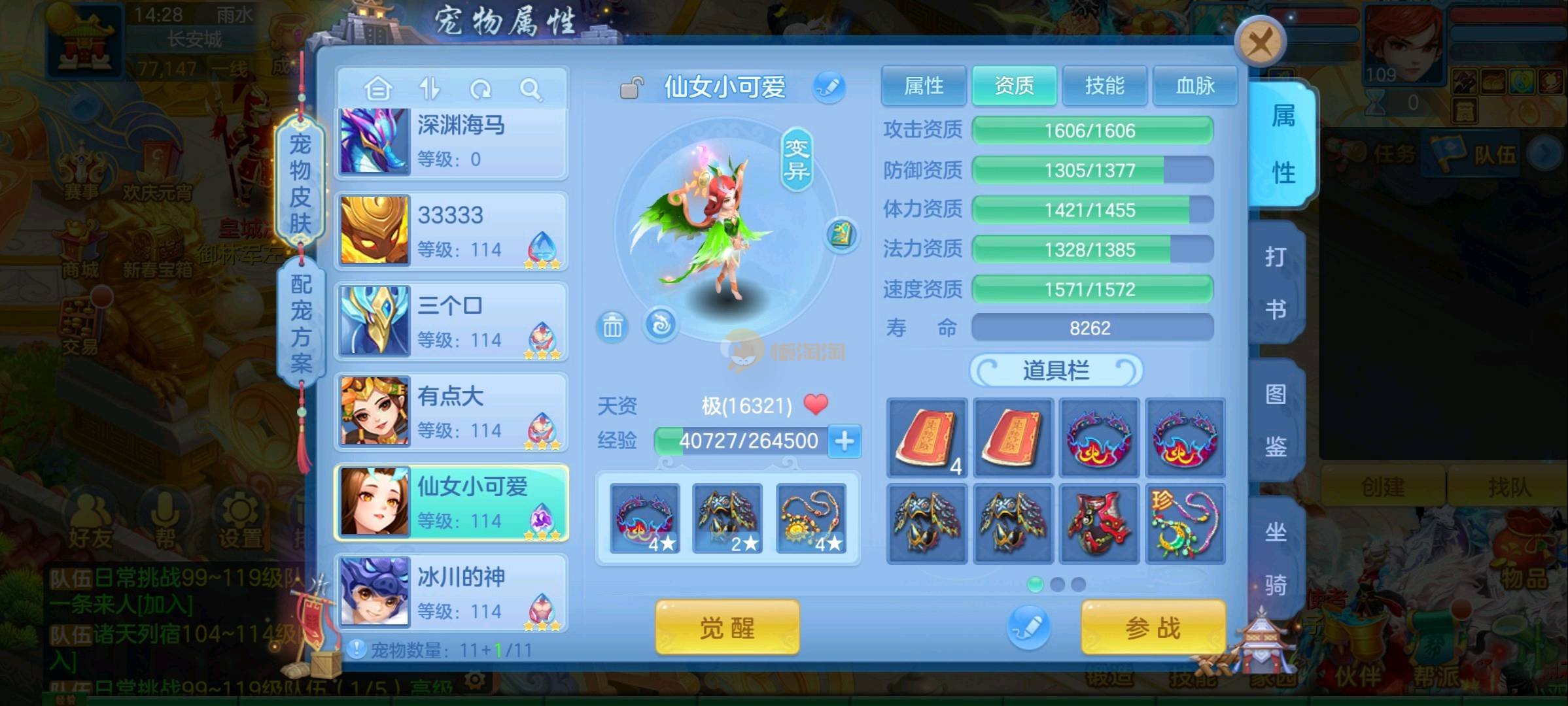Close the pet attributes window
1568x706 pixels.
(1260, 43)
